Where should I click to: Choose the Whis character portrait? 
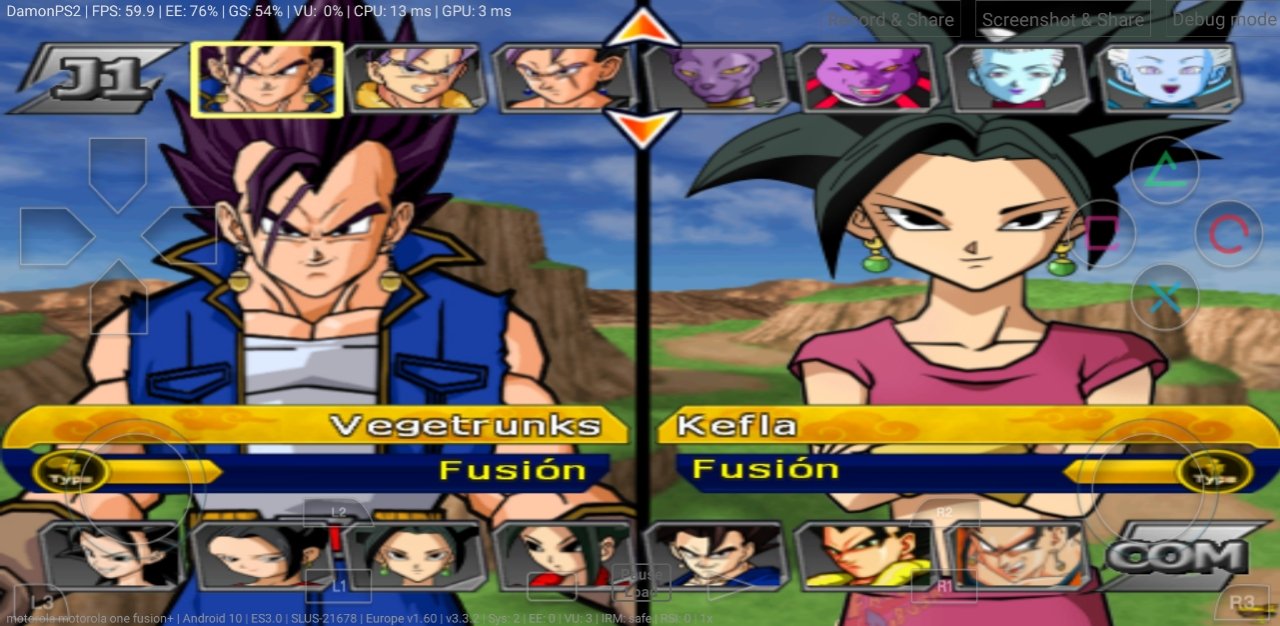tap(1017, 78)
